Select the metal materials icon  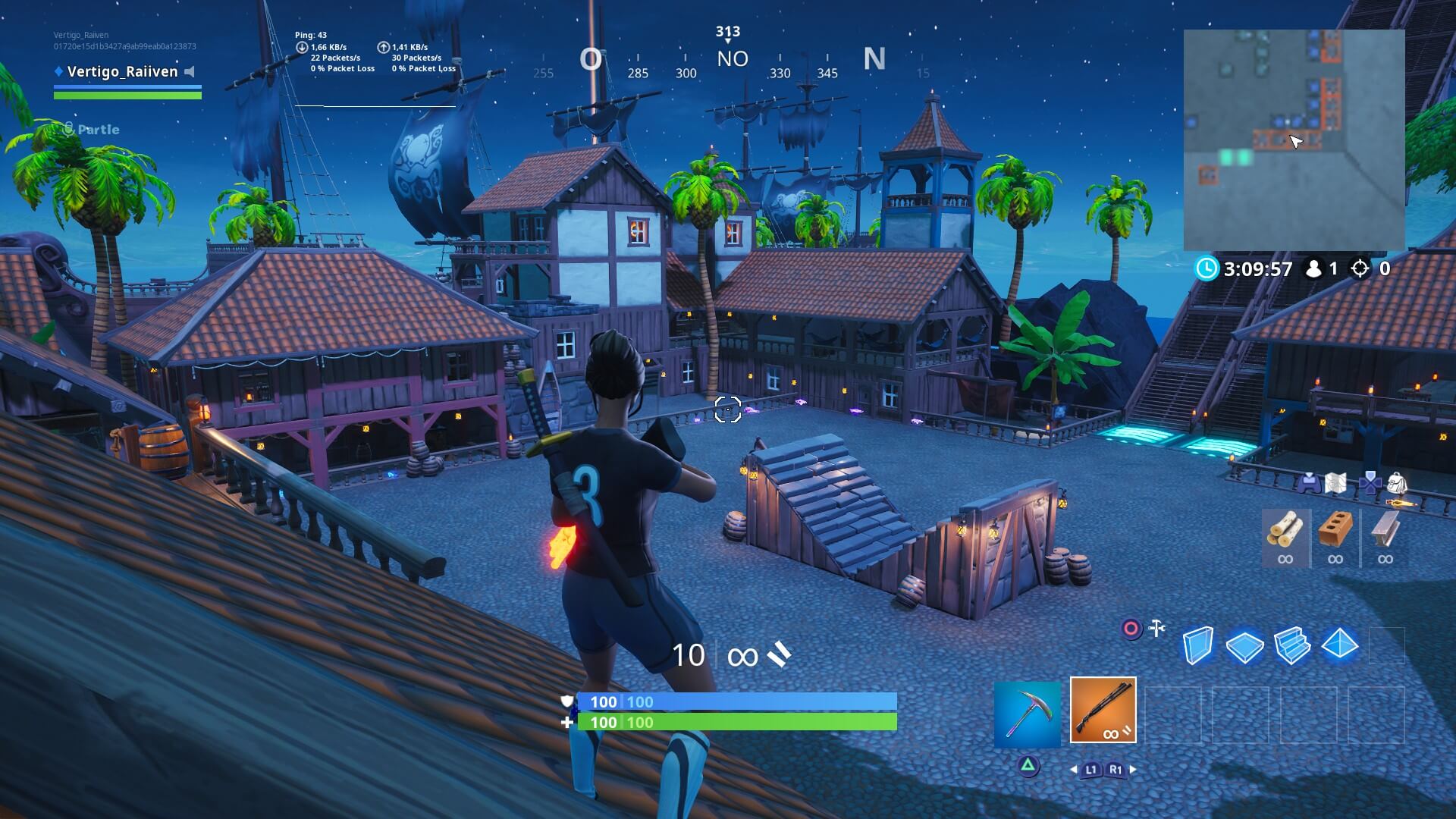point(1385,531)
